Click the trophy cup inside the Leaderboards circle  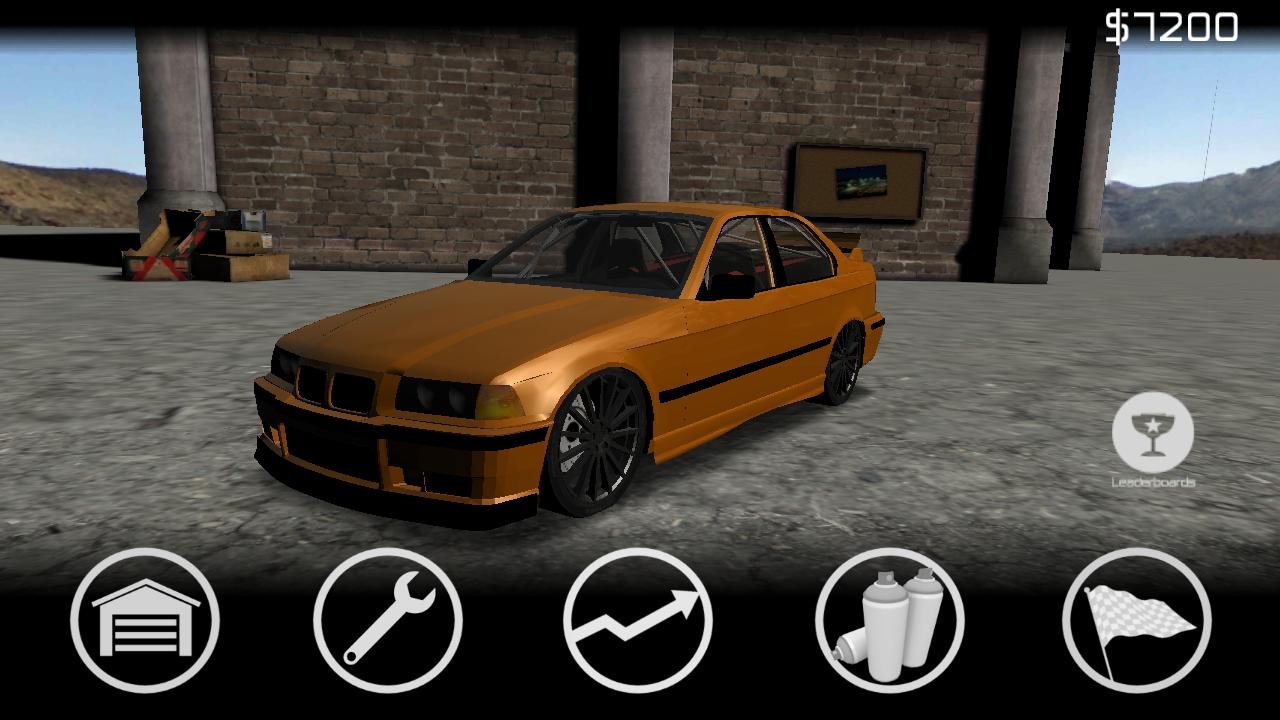(x=1152, y=427)
